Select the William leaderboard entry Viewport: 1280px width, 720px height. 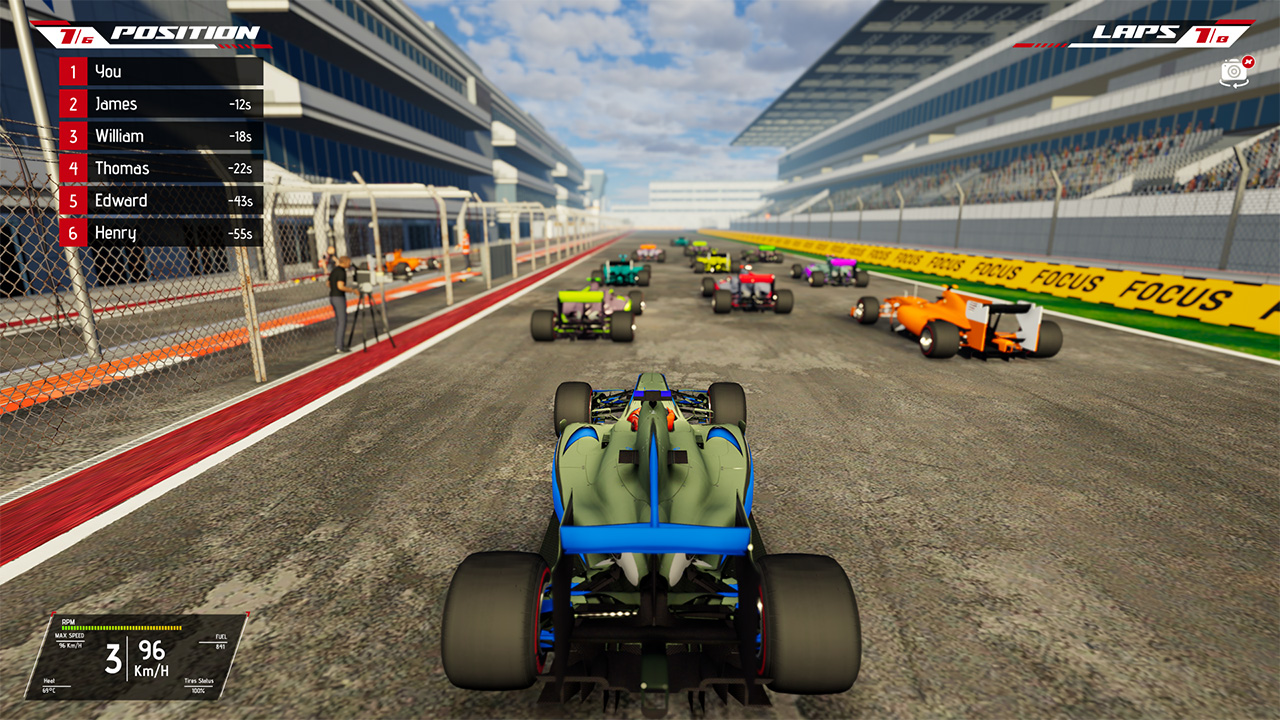coord(160,135)
